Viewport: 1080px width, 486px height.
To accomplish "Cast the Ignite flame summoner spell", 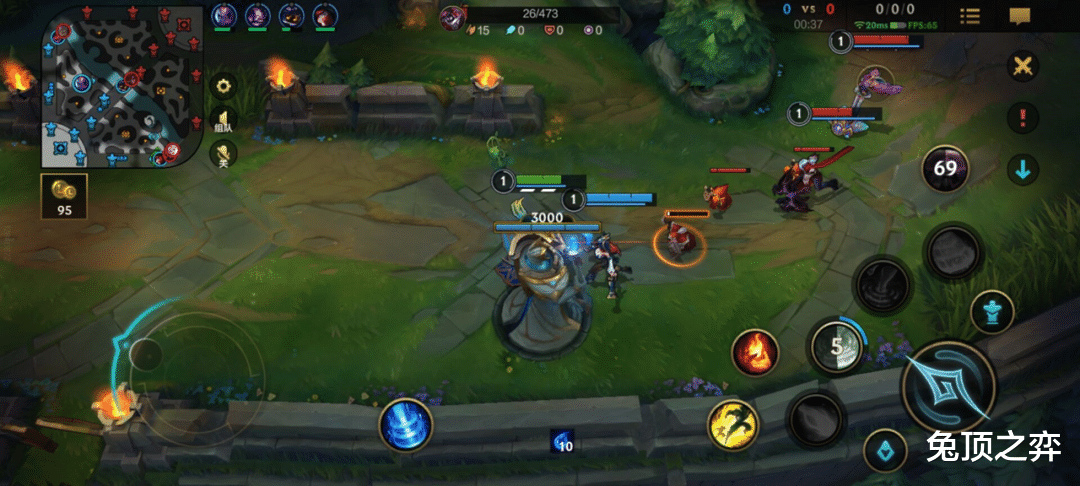I will (x=756, y=352).
